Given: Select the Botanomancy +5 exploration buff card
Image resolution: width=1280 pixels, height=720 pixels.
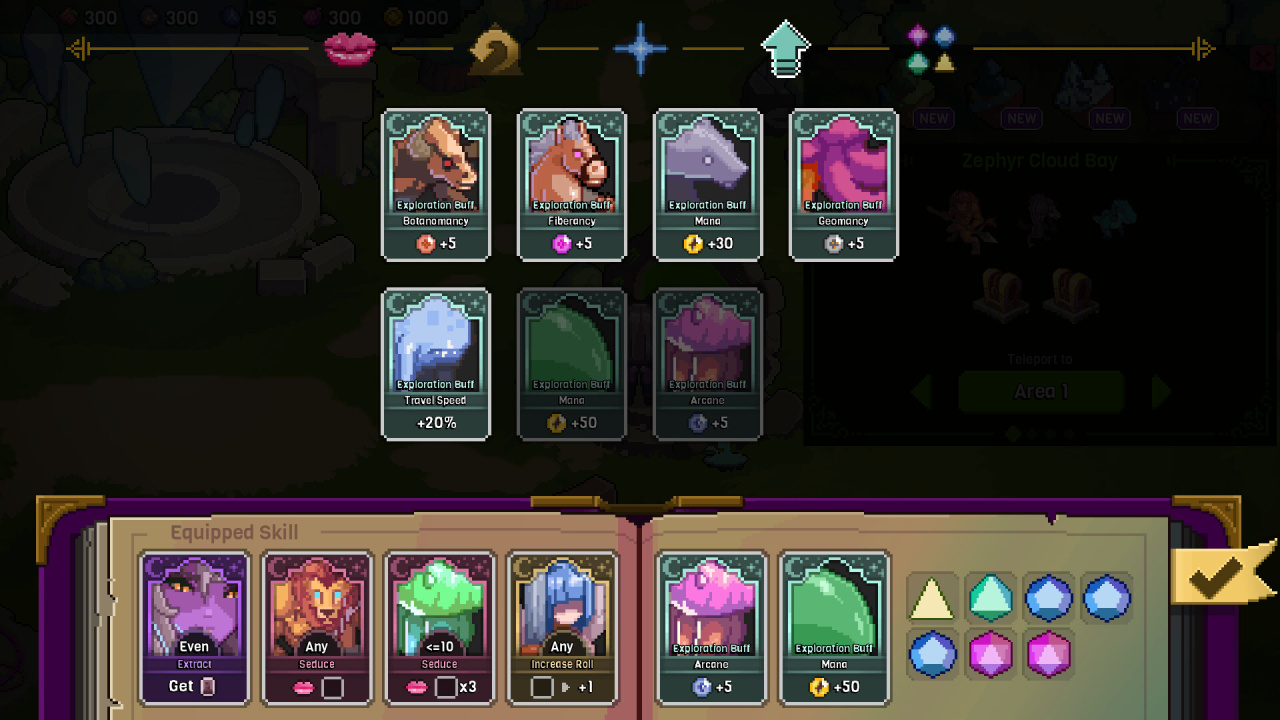Looking at the screenshot, I should (436, 185).
